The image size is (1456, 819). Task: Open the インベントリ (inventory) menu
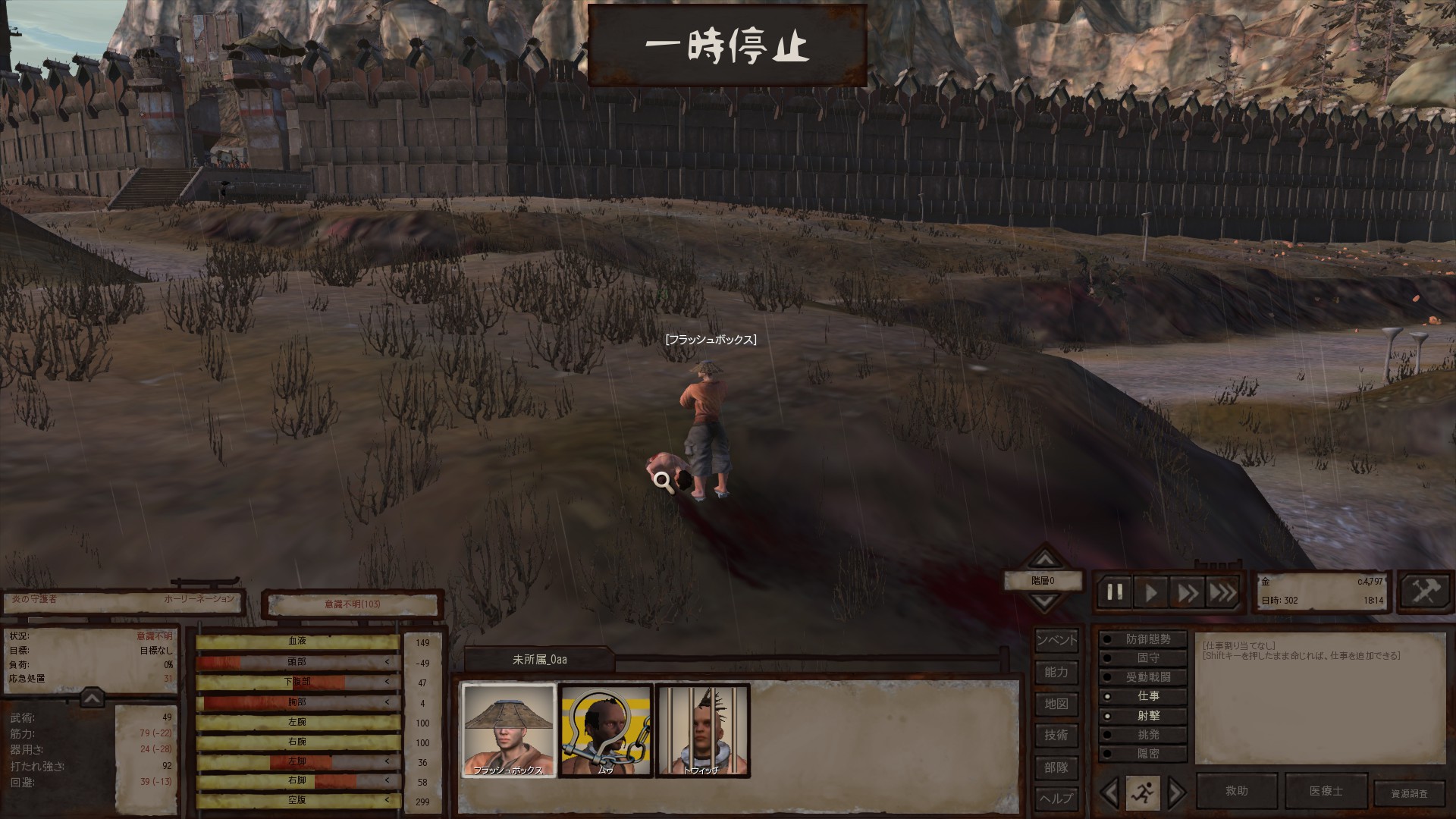tap(1056, 640)
